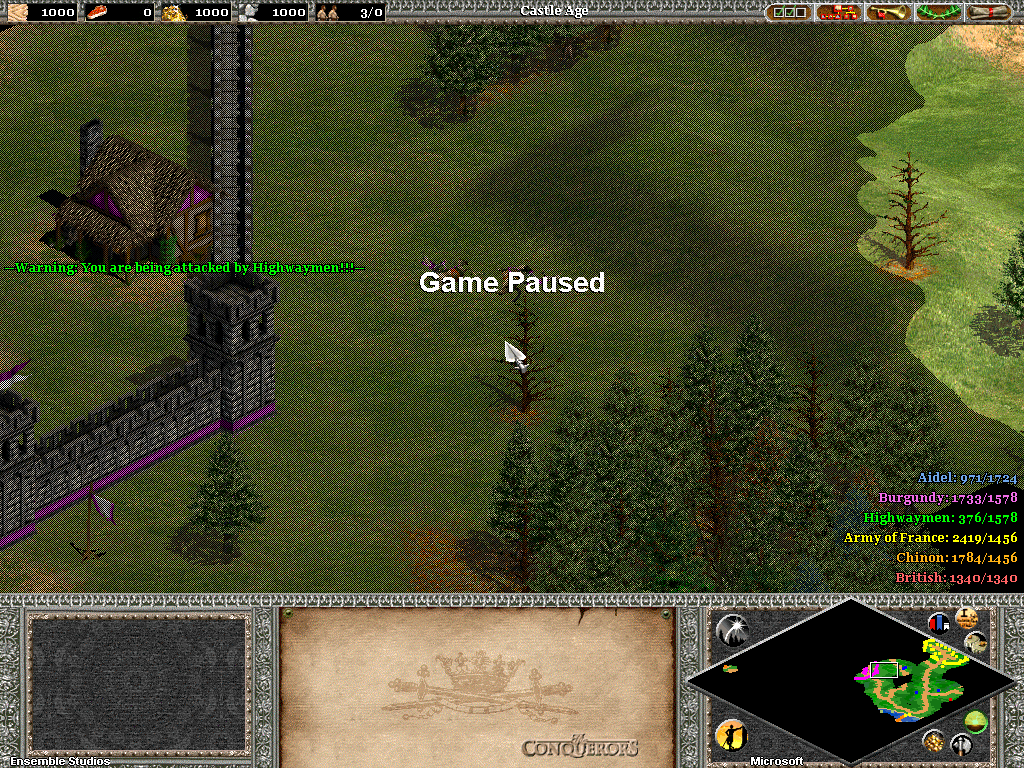Image resolution: width=1024 pixels, height=768 pixels.
Task: Open the Objectives checkbox button
Action: (x=790, y=12)
